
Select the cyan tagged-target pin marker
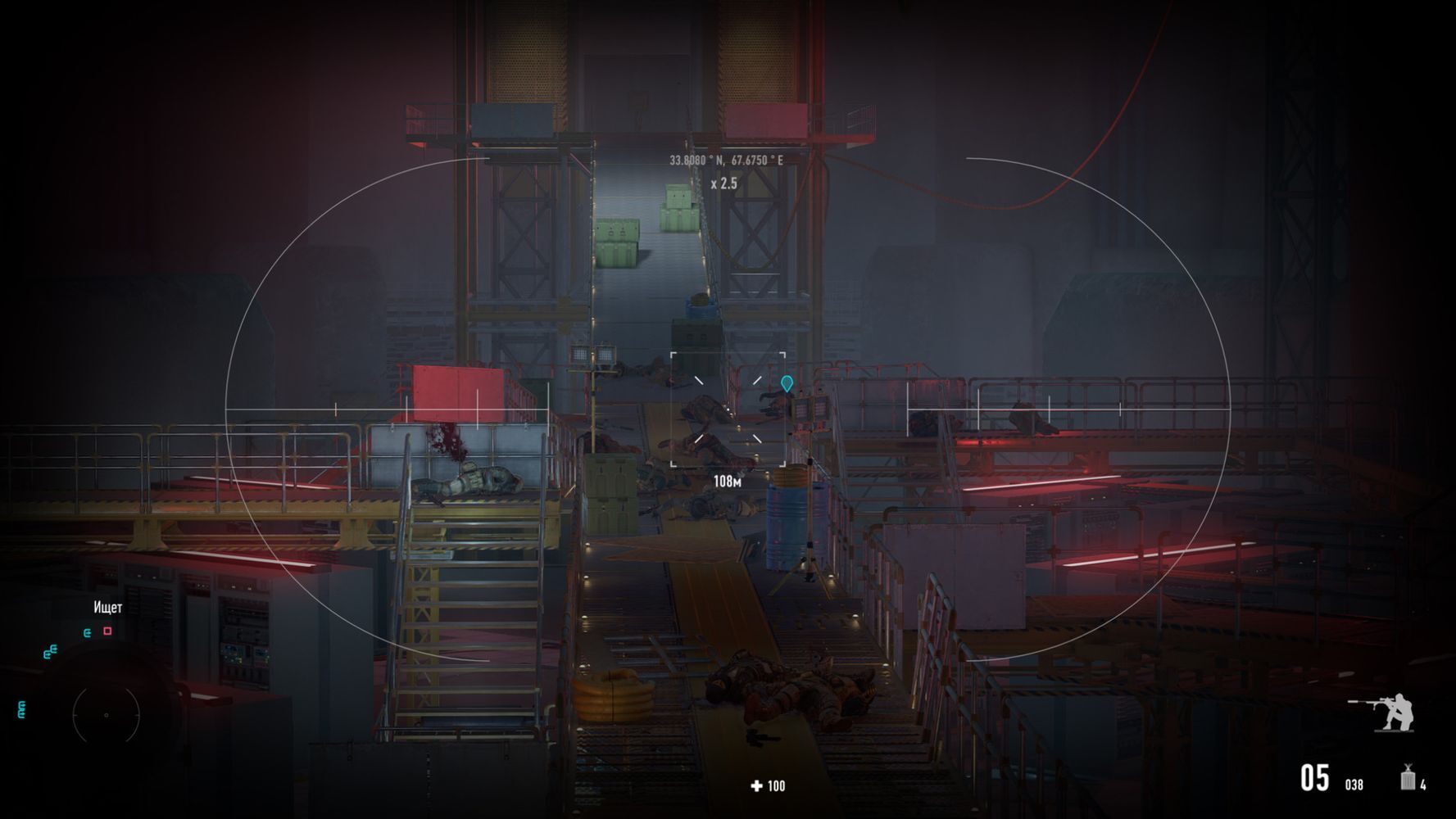787,383
